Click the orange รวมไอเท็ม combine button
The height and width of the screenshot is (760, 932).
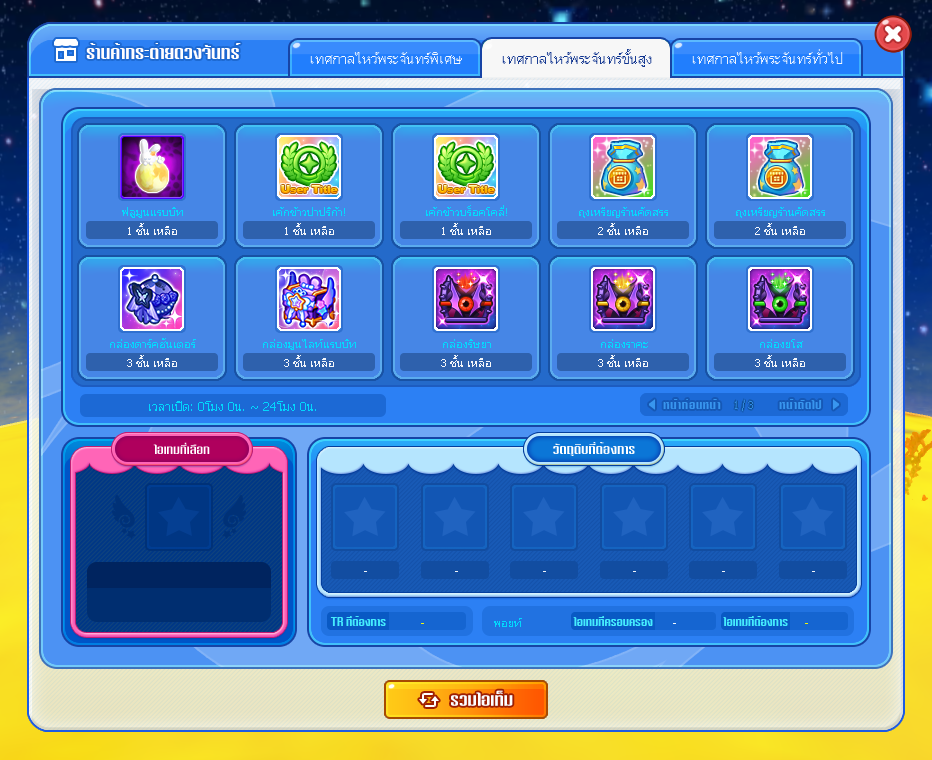click(x=466, y=699)
